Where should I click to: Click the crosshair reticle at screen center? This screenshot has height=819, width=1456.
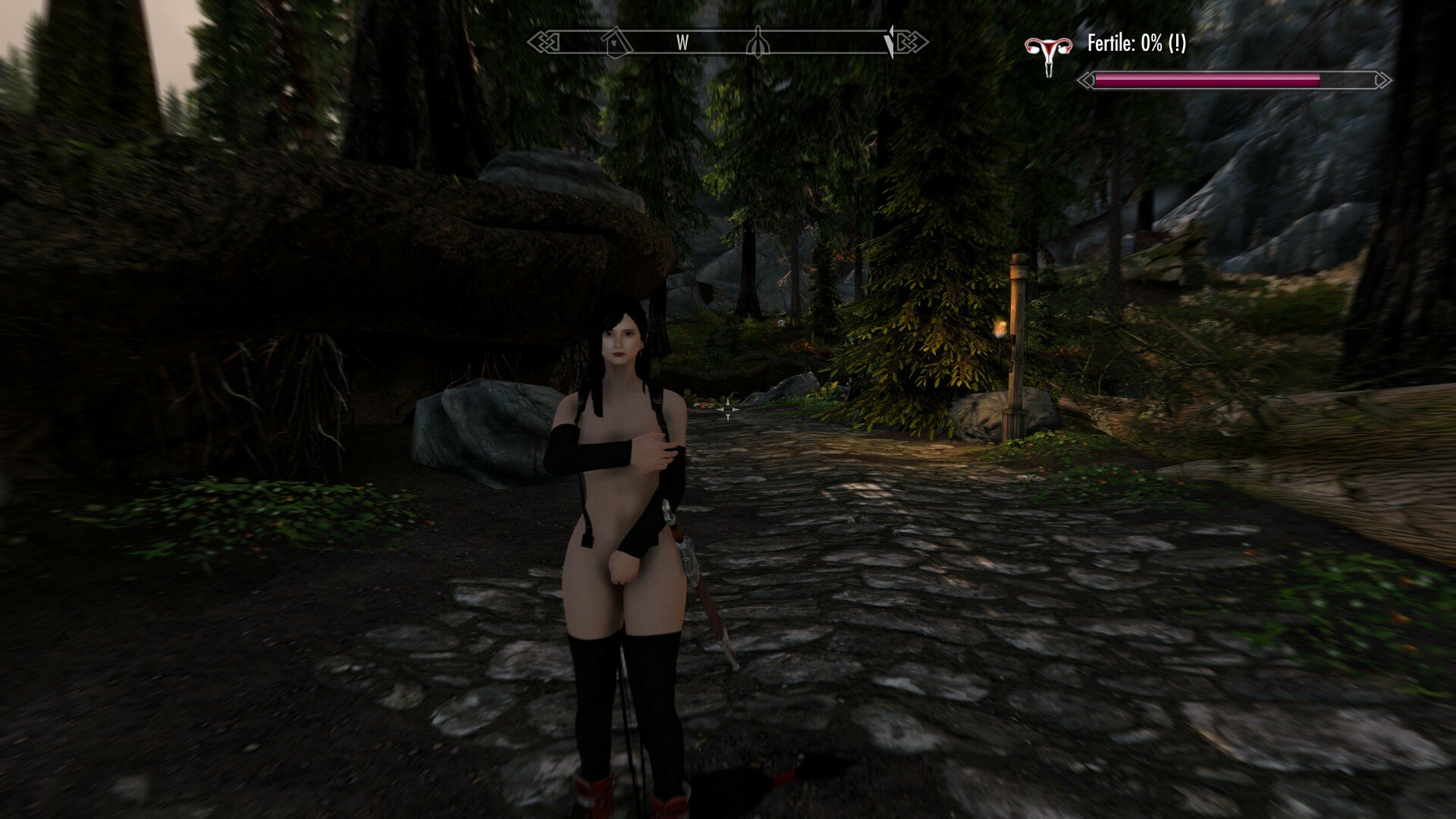[x=728, y=409]
